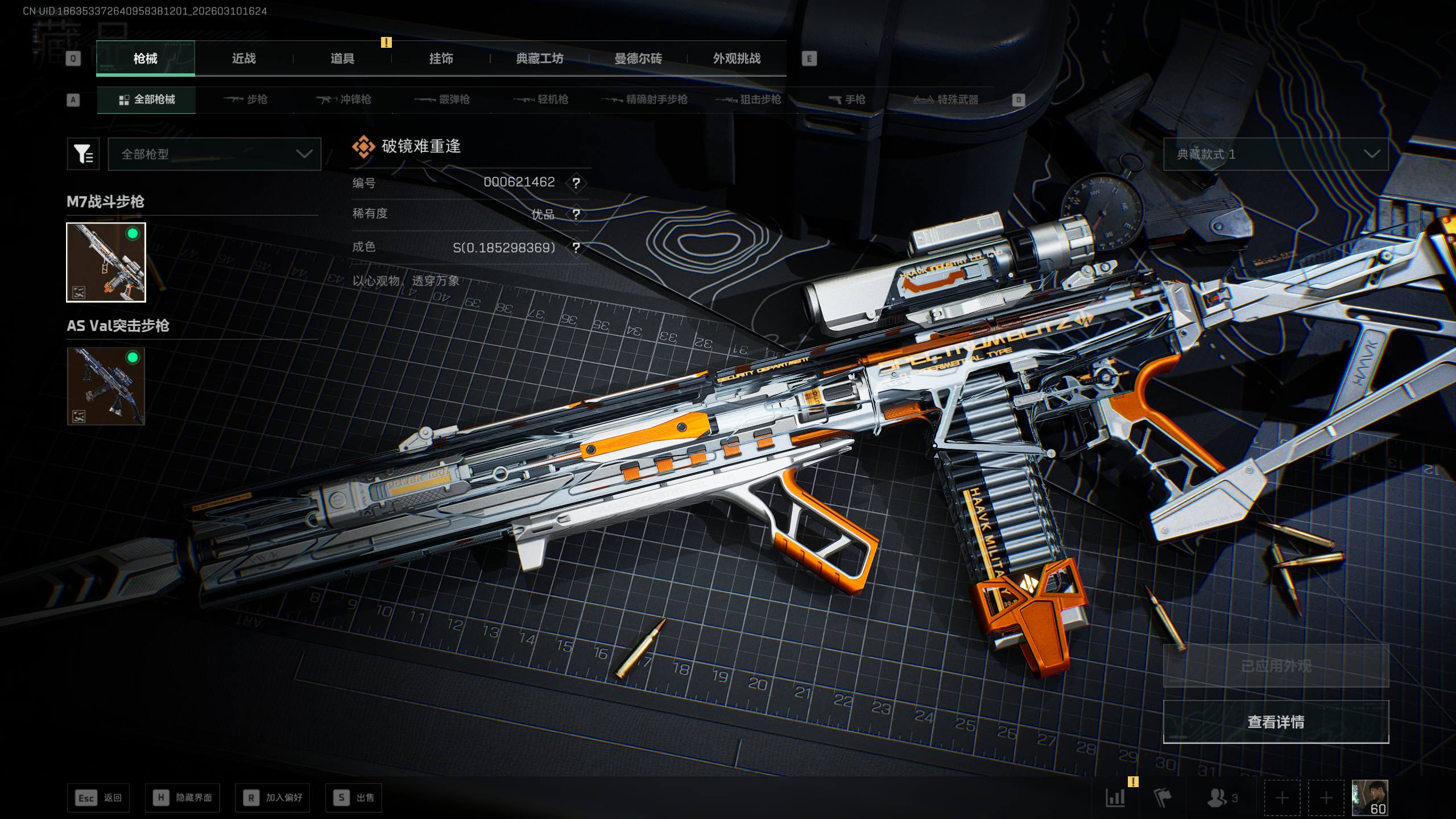Filter by 狙击步枪 sniper rifles
The image size is (1456, 819).
click(x=748, y=100)
